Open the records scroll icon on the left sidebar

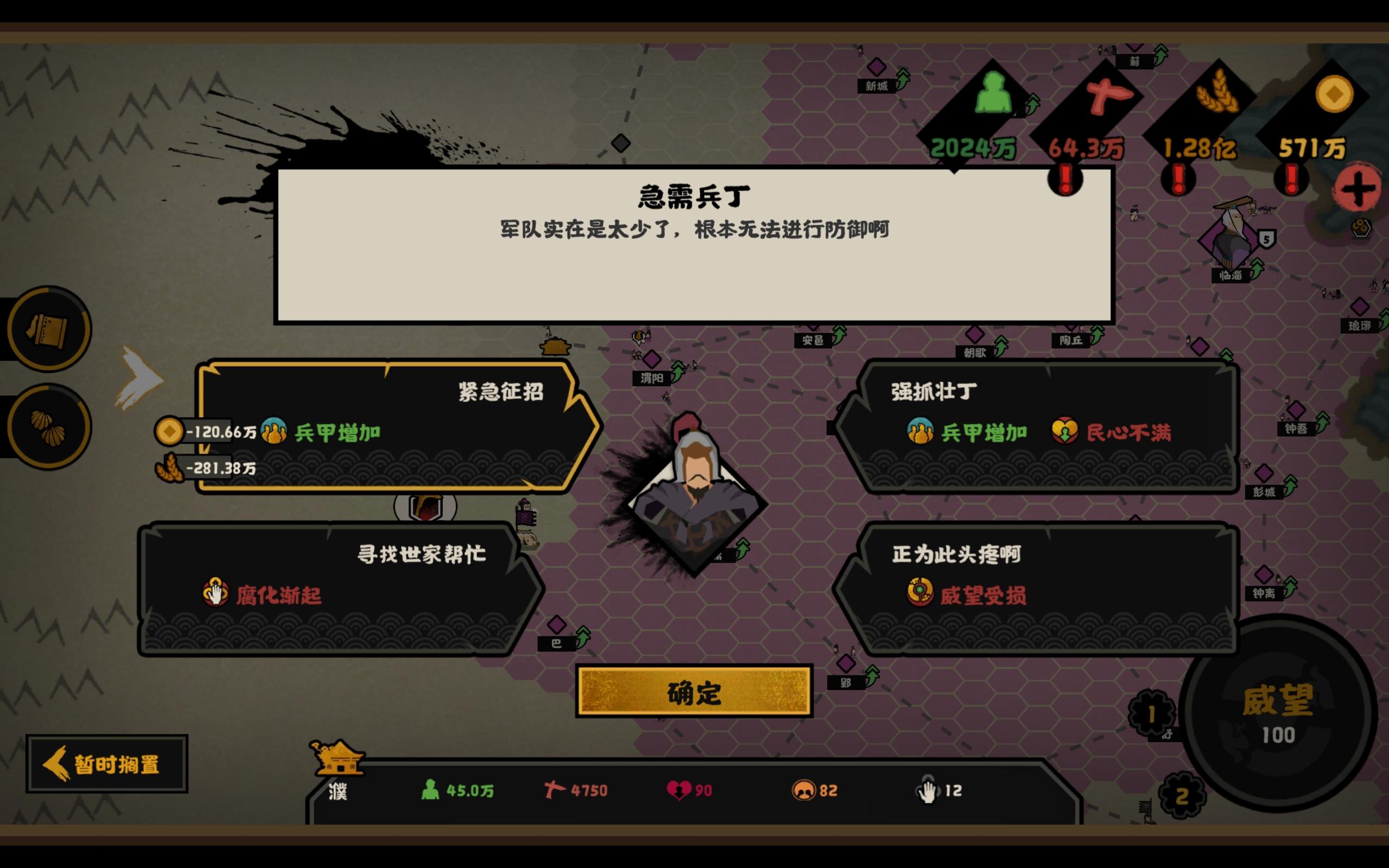[x=48, y=328]
